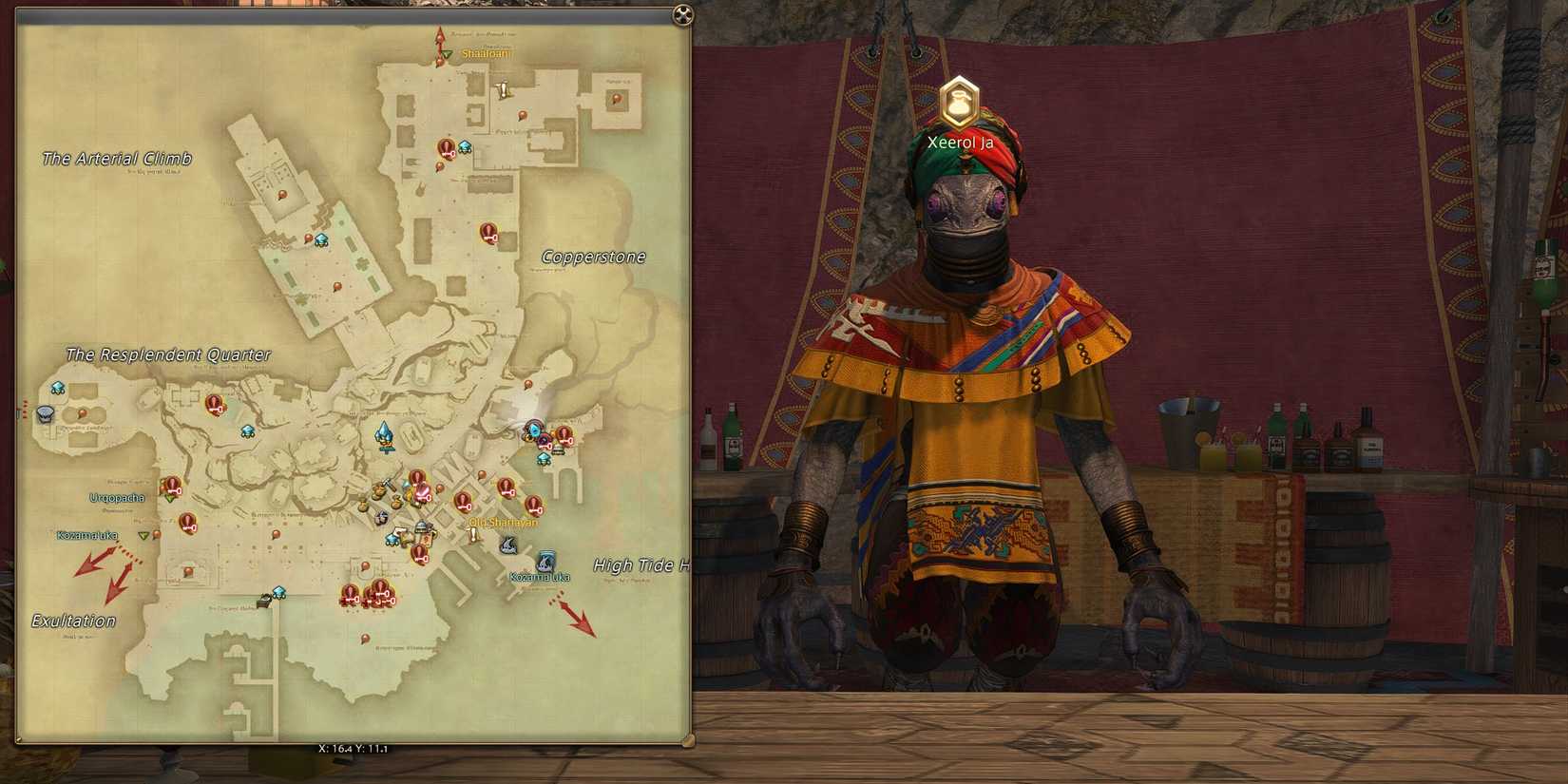
Task: Click the green quest triangle marker below Urqopacha
Action: pyautogui.click(x=171, y=501)
